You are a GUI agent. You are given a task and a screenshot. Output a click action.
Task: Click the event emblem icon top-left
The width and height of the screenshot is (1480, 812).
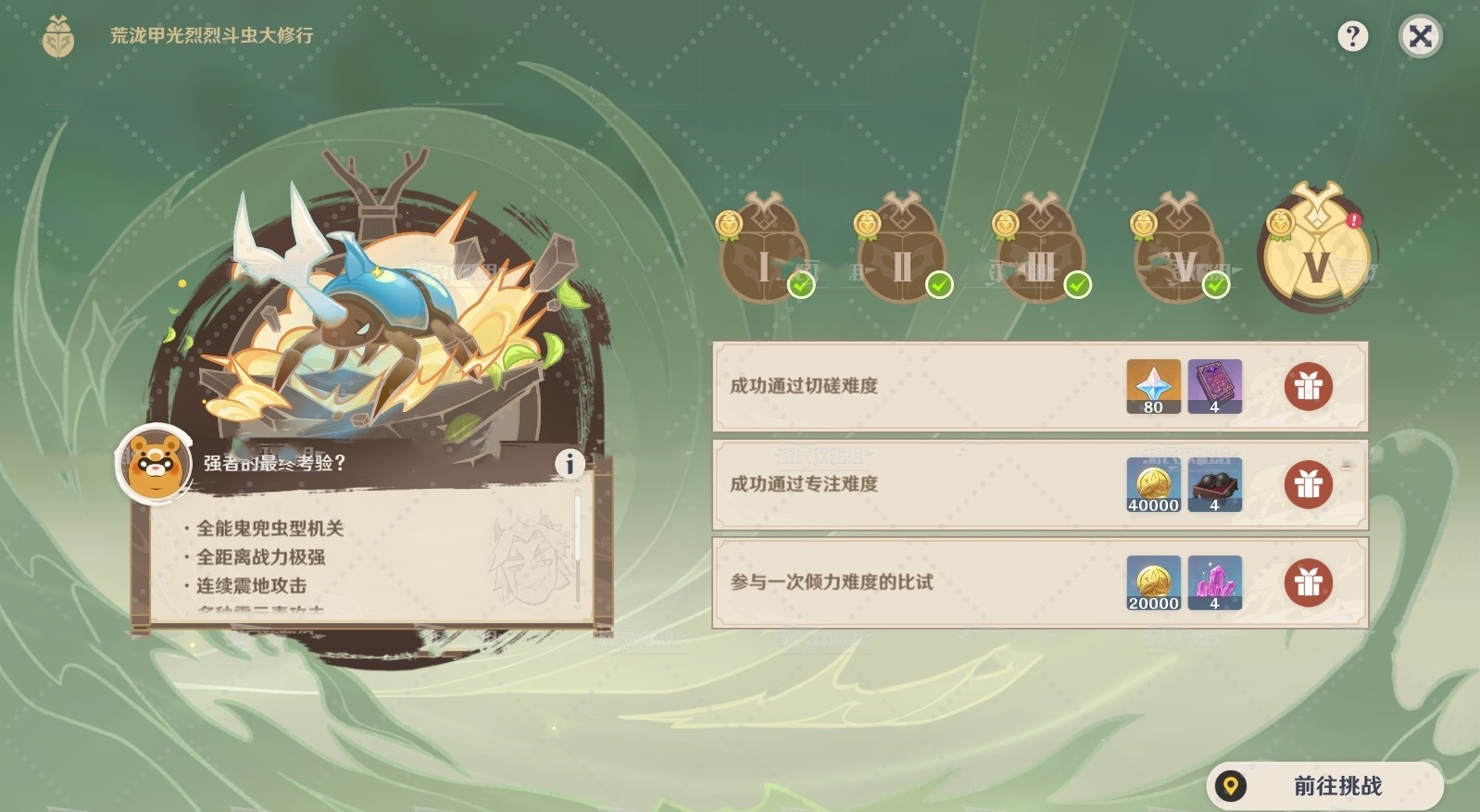pos(57,36)
